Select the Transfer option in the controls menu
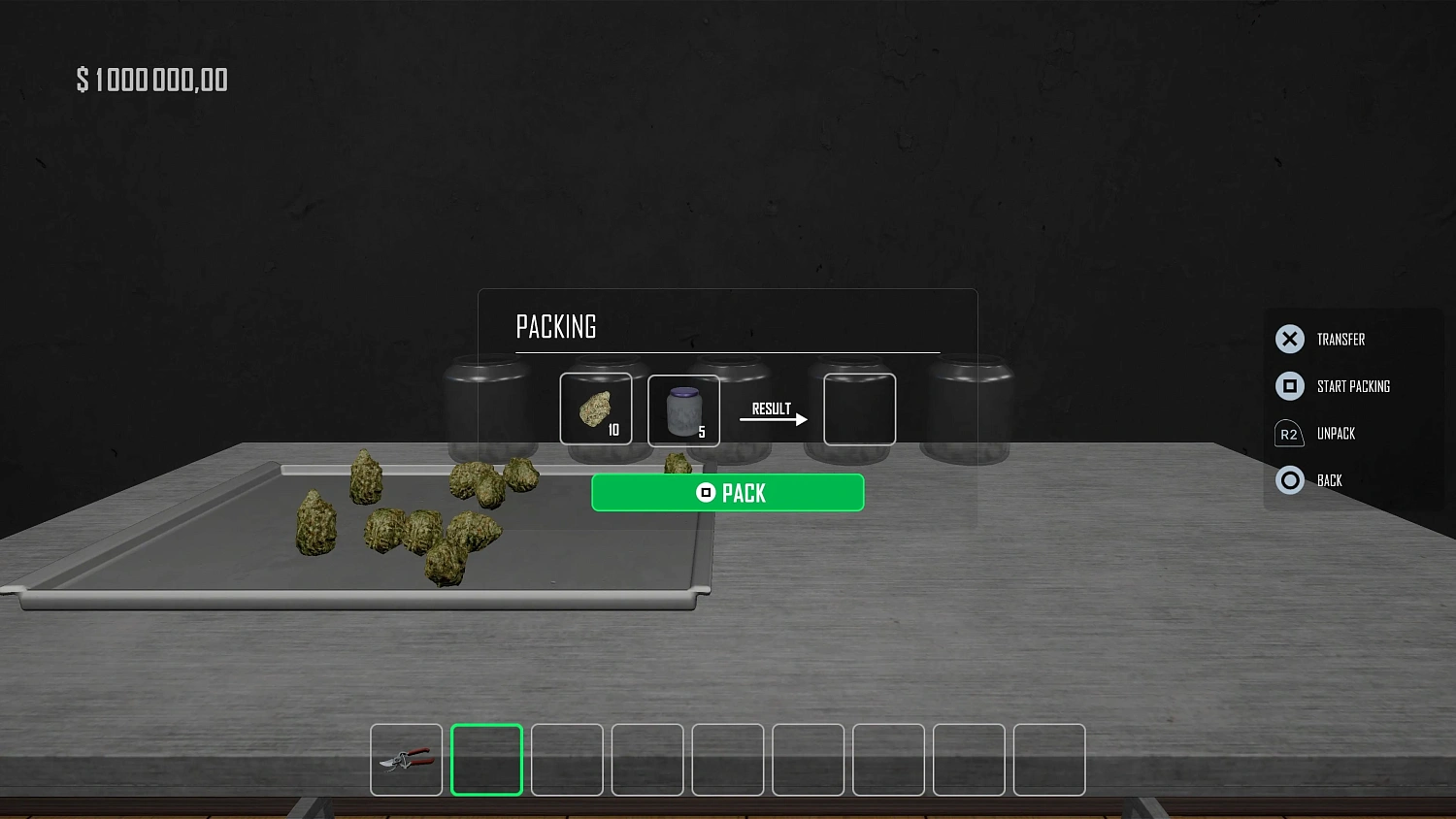Image resolution: width=1456 pixels, height=819 pixels. (x=1340, y=339)
